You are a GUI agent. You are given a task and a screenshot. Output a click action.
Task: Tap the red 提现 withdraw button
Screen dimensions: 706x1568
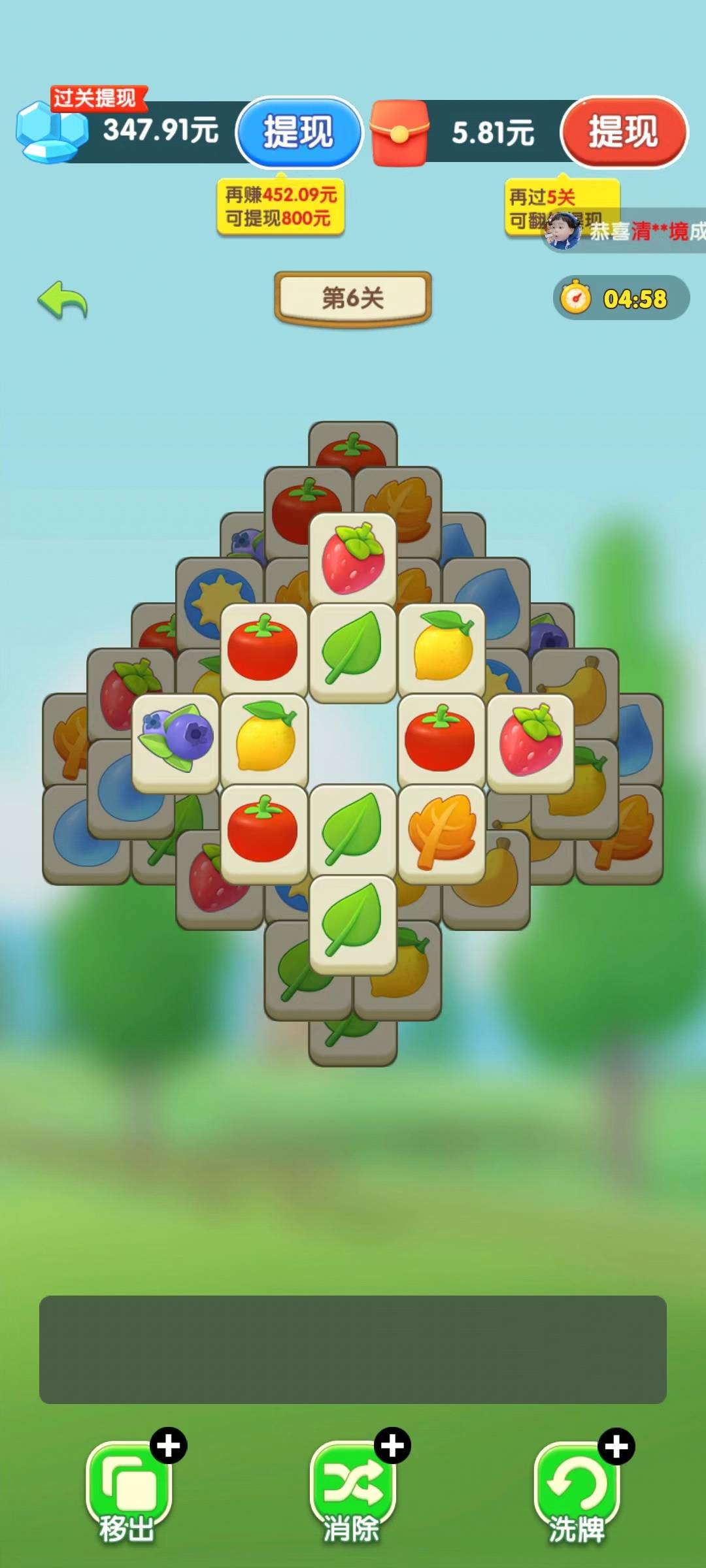pos(623,131)
